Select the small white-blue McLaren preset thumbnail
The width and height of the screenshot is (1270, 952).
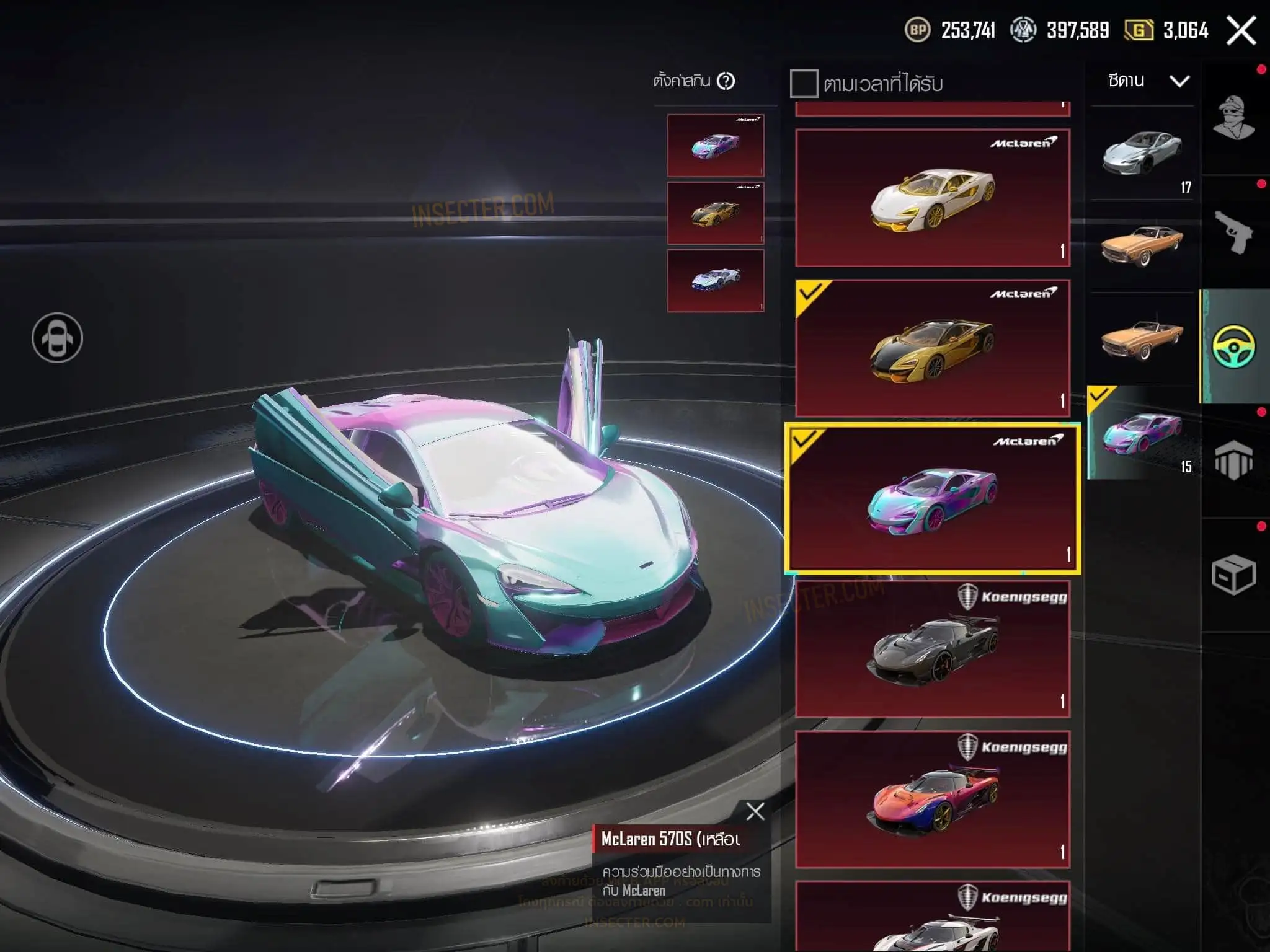click(x=716, y=281)
